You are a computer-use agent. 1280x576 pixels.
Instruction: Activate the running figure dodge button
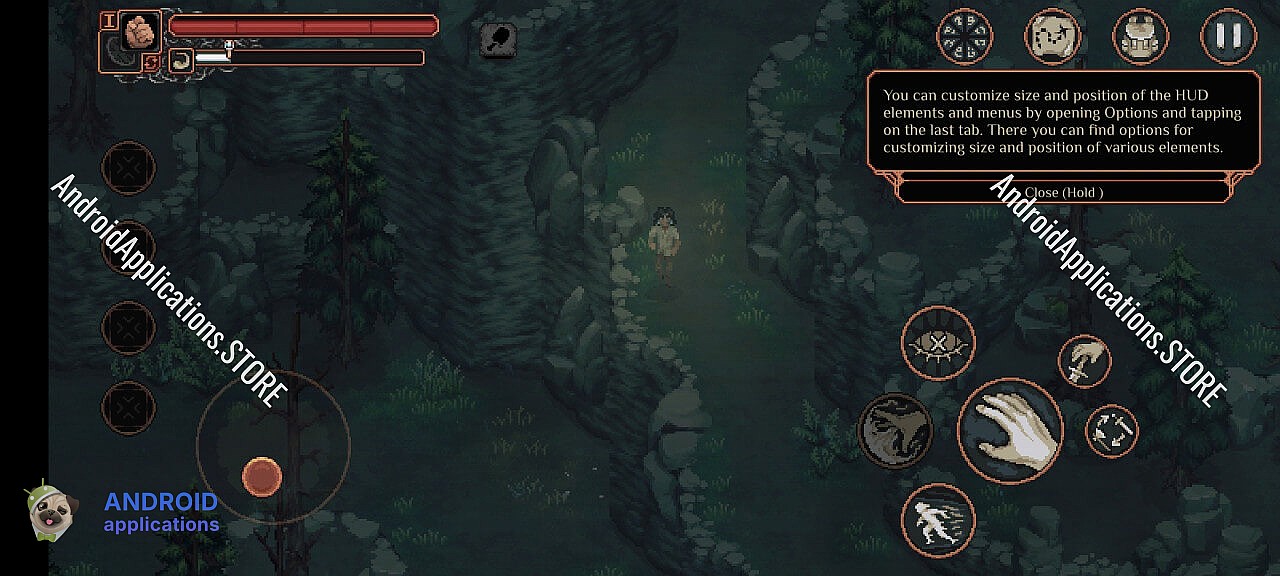pyautogui.click(x=938, y=520)
